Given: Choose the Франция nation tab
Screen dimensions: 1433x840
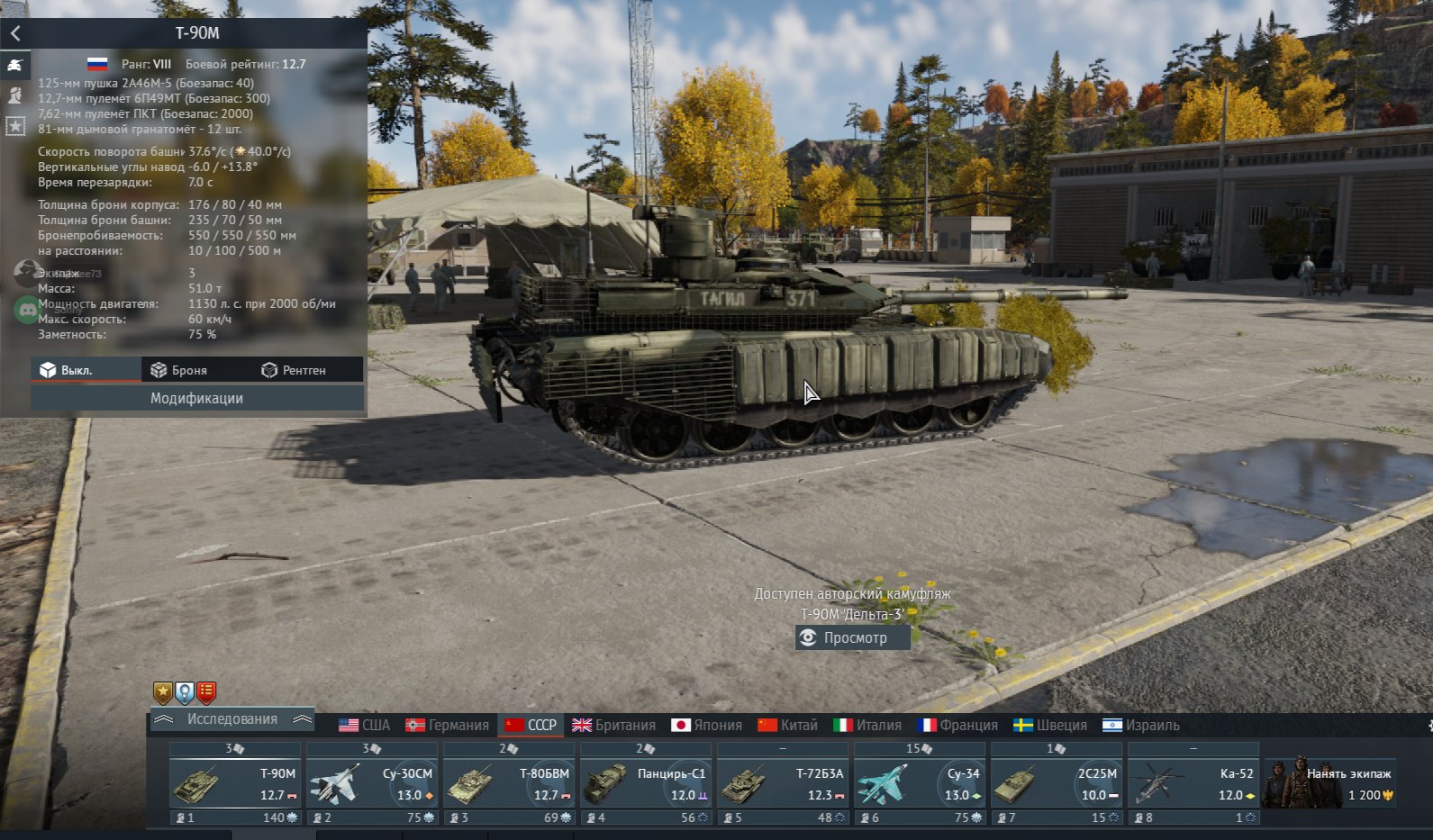Looking at the screenshot, I should (x=957, y=725).
